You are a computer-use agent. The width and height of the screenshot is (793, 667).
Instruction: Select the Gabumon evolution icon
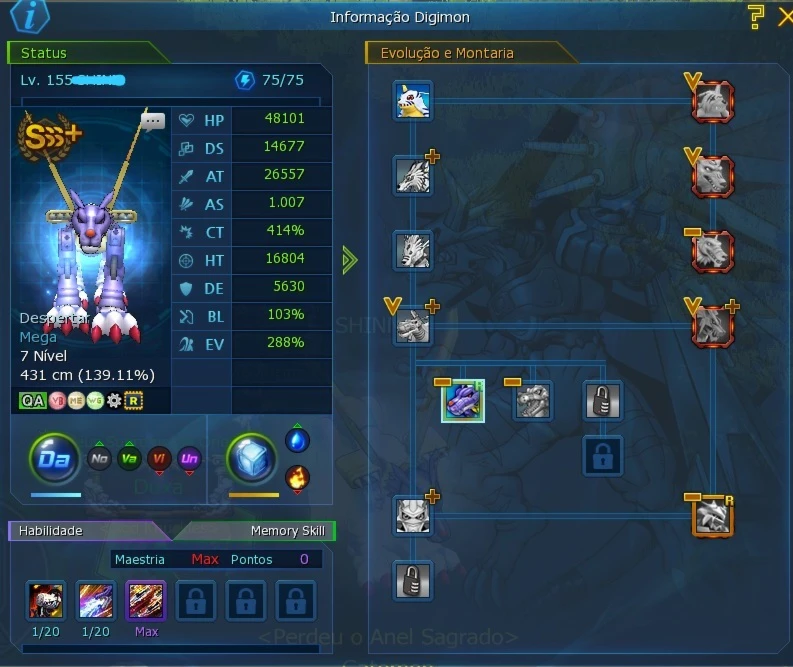[x=412, y=101]
